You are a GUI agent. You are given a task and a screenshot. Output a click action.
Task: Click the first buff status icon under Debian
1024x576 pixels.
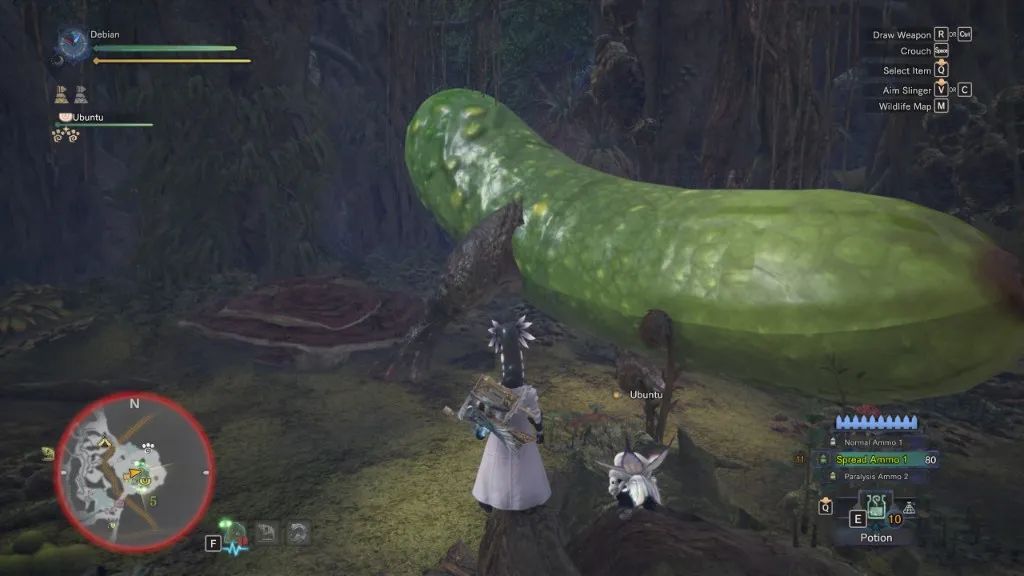tap(62, 95)
